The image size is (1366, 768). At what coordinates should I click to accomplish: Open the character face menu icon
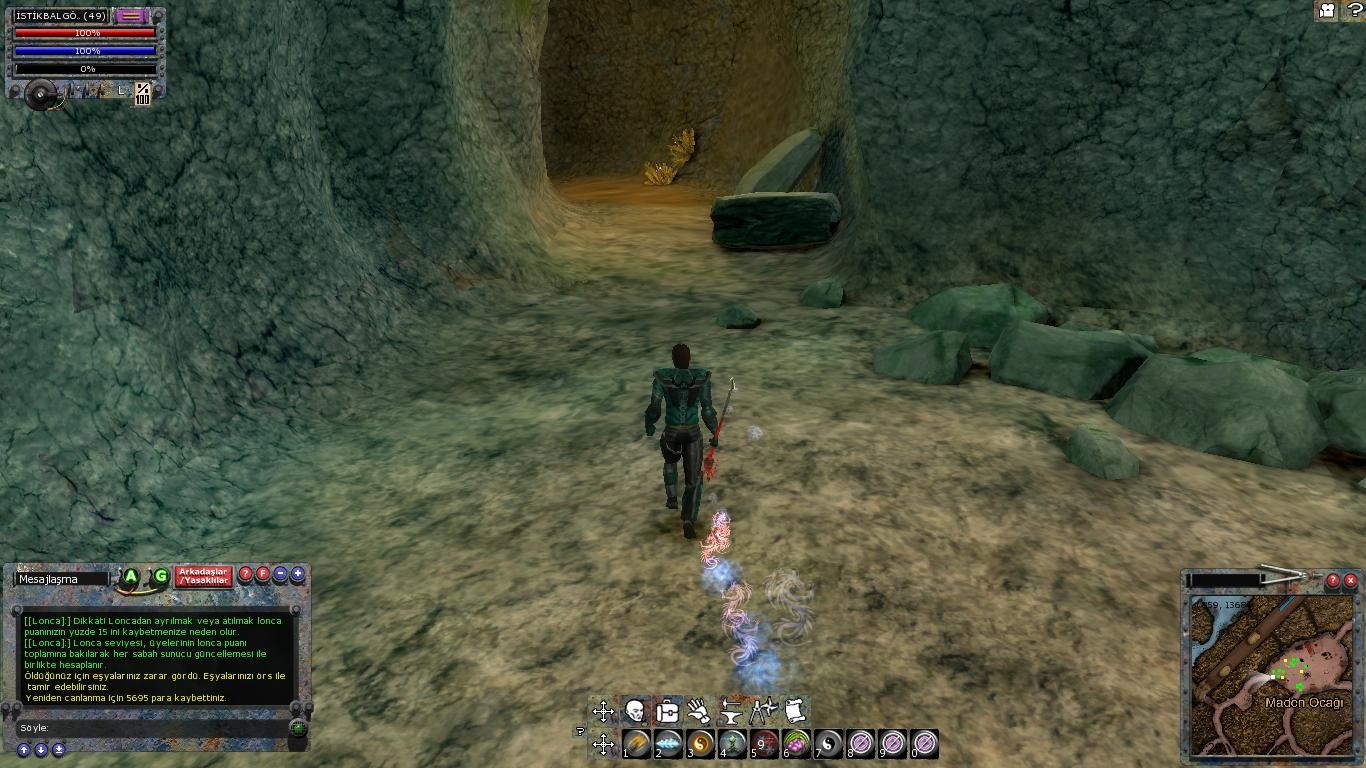coord(634,711)
